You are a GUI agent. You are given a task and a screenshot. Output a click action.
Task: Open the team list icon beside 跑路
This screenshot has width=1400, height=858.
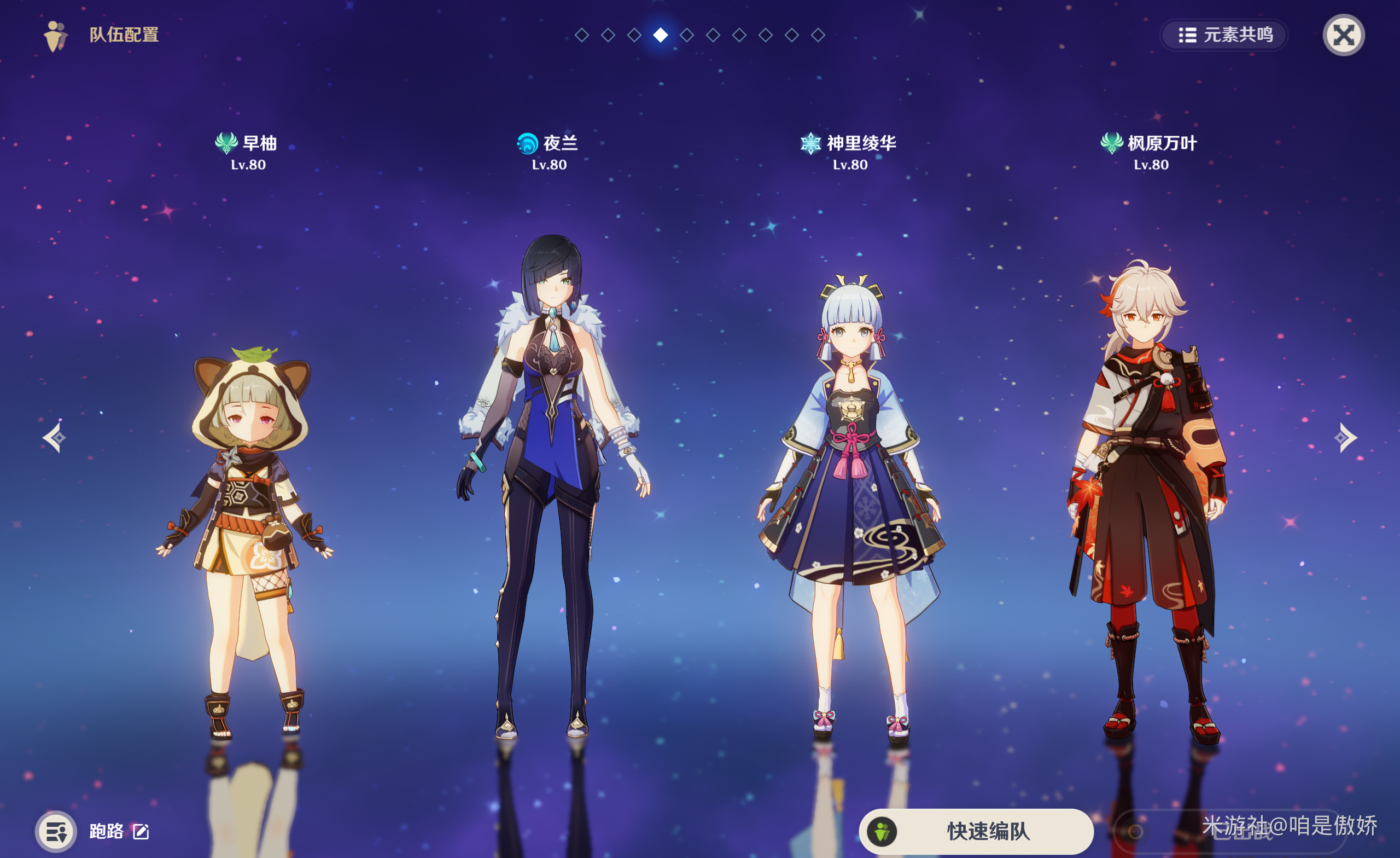pyautogui.click(x=56, y=831)
